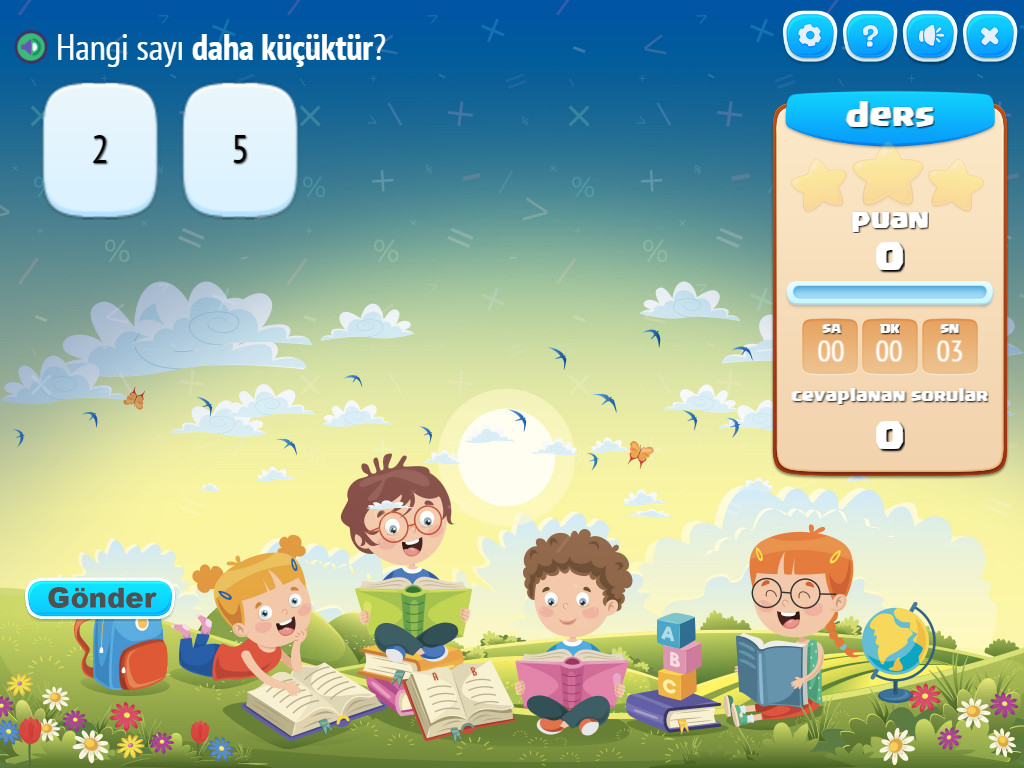
Task: Open the settings gear button
Action: pos(810,37)
